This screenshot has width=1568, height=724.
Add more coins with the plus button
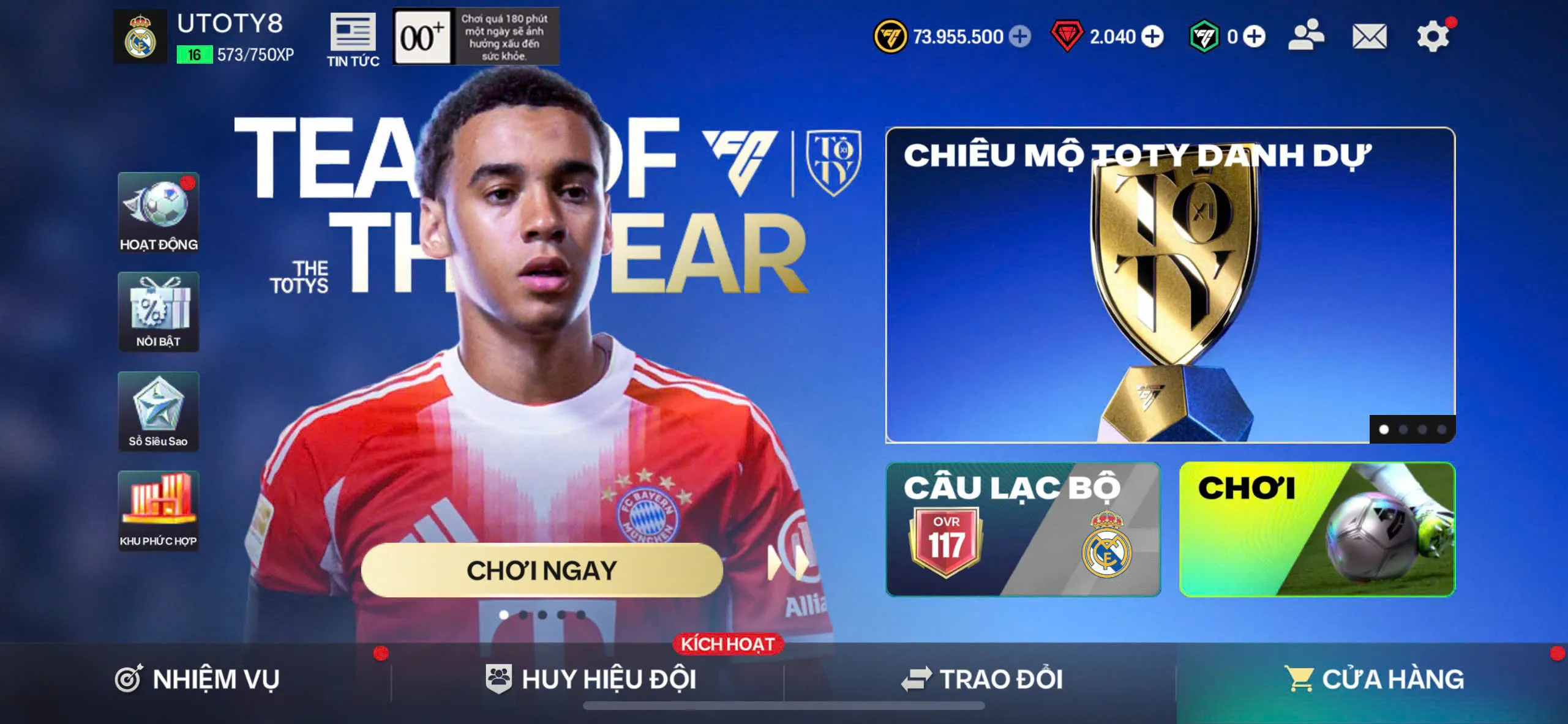point(1019,37)
